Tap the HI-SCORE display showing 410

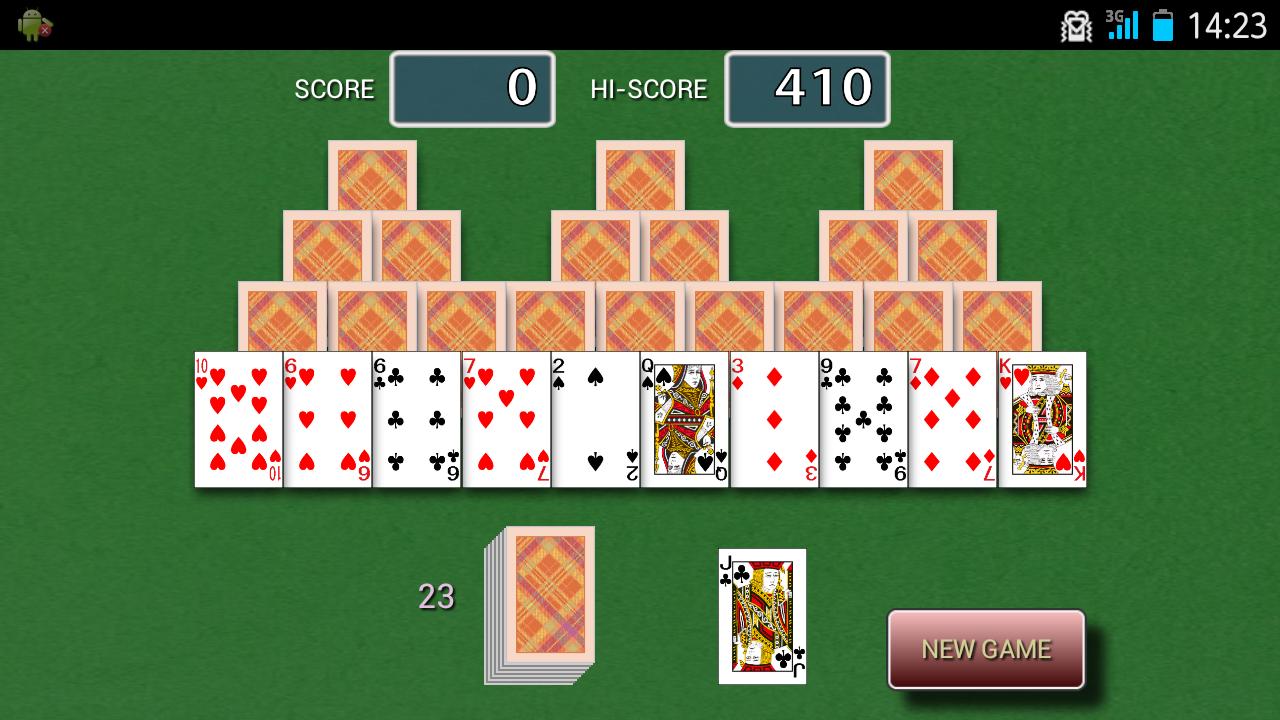click(x=807, y=89)
